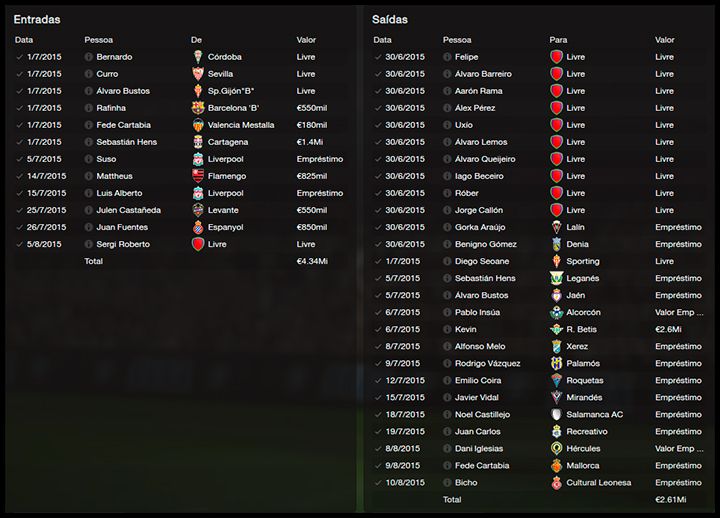Open Julen Castañeda's profile
Image resolution: width=720 pixels, height=518 pixels.
click(x=129, y=210)
